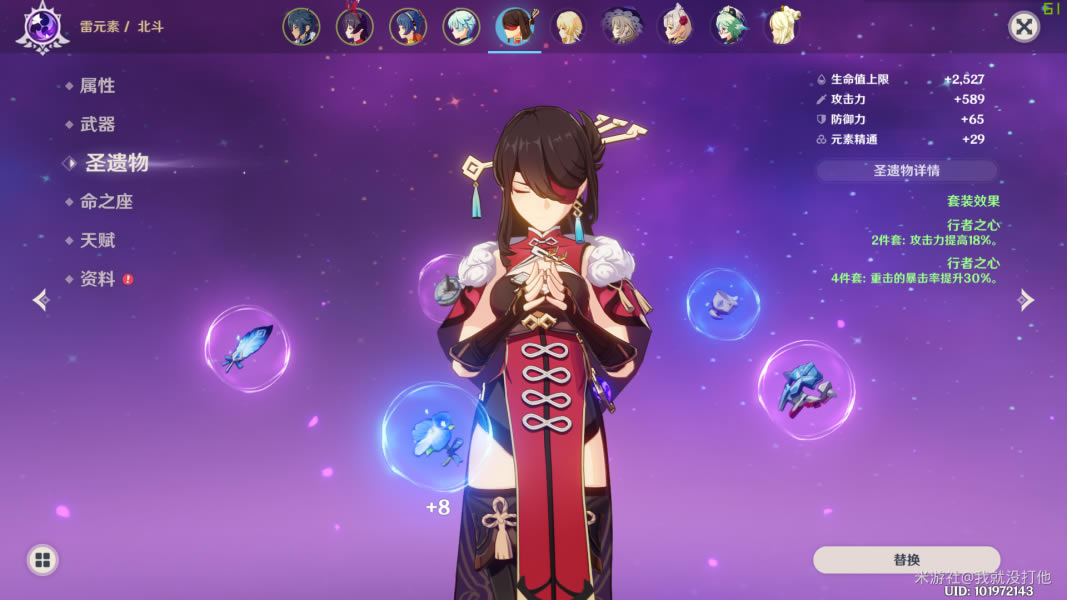
Task: Open the 命之座 constellation menu entry
Action: coord(106,202)
